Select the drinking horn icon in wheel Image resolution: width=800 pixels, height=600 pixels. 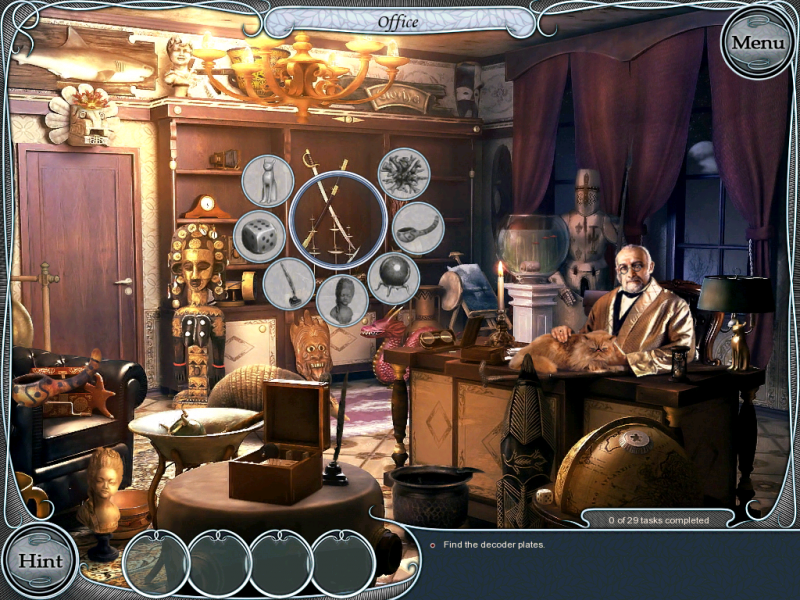point(417,228)
